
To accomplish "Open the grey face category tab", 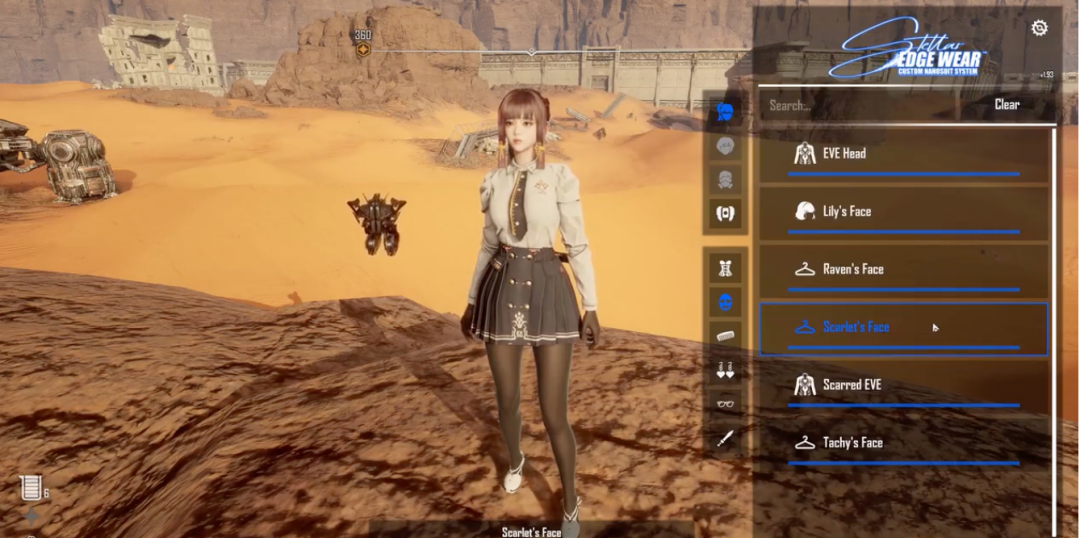I will (x=726, y=146).
